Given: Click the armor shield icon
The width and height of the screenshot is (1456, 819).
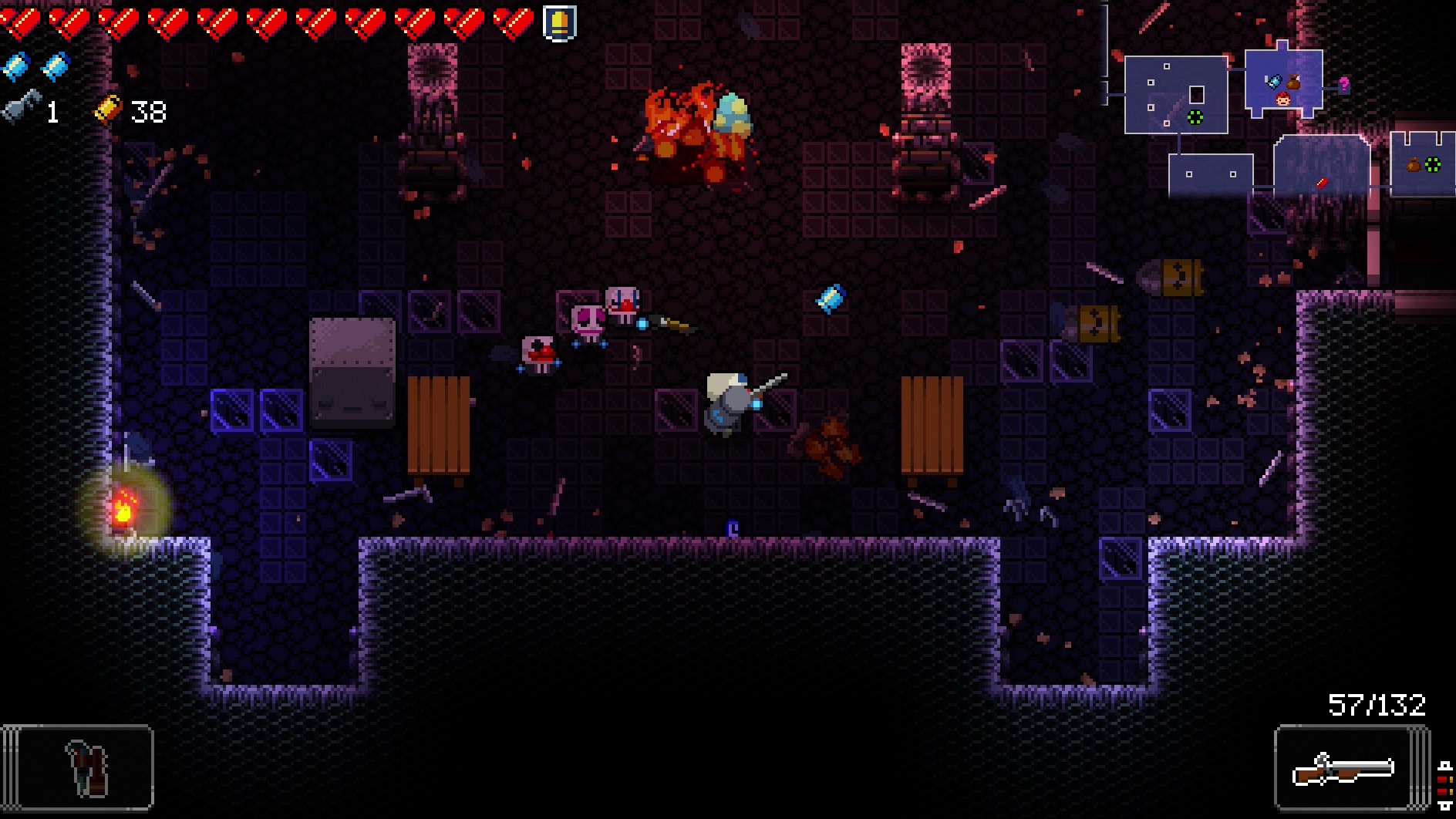Looking at the screenshot, I should coord(559,22).
